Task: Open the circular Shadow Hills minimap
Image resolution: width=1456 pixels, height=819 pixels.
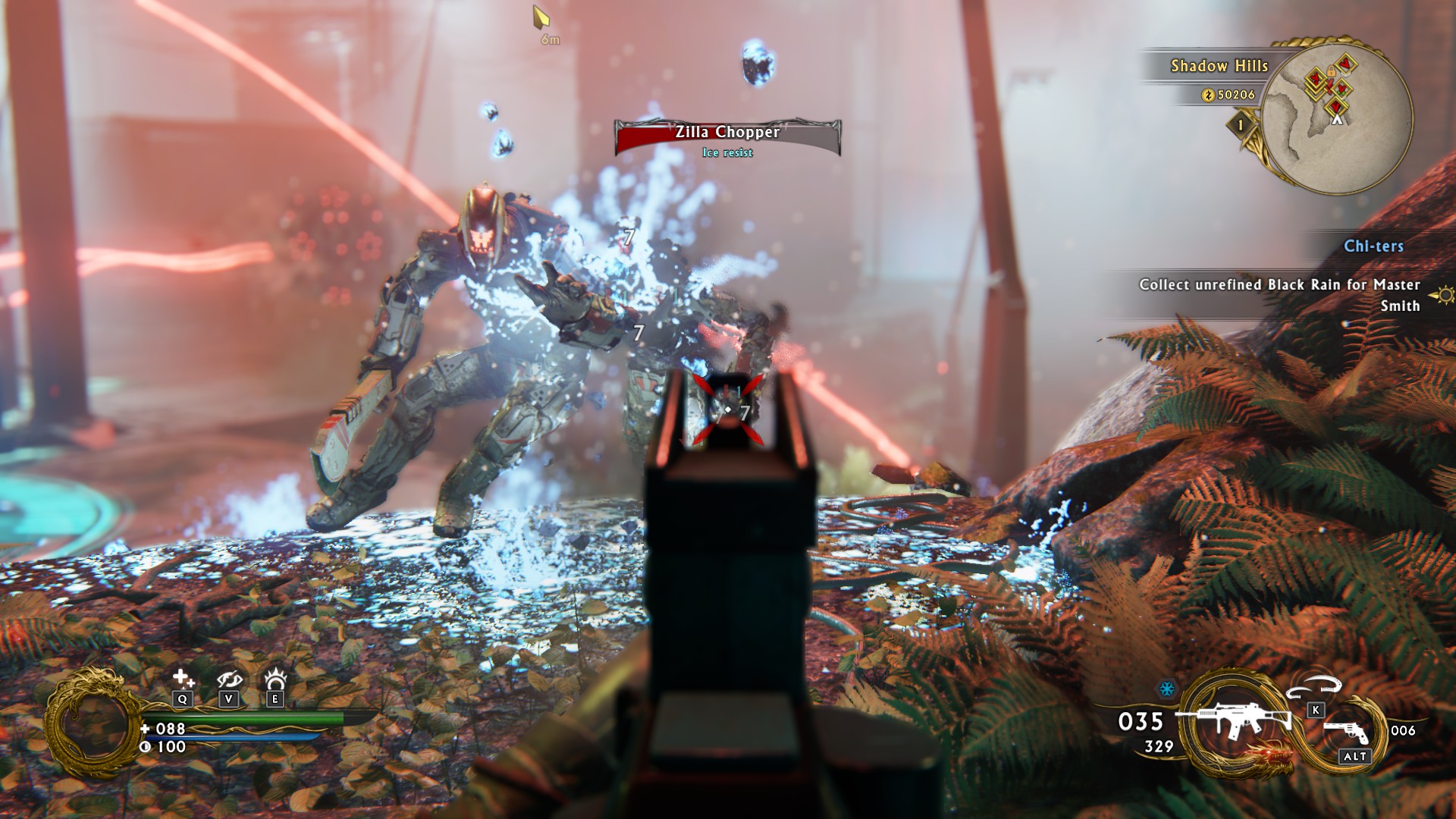Action: point(1336,118)
